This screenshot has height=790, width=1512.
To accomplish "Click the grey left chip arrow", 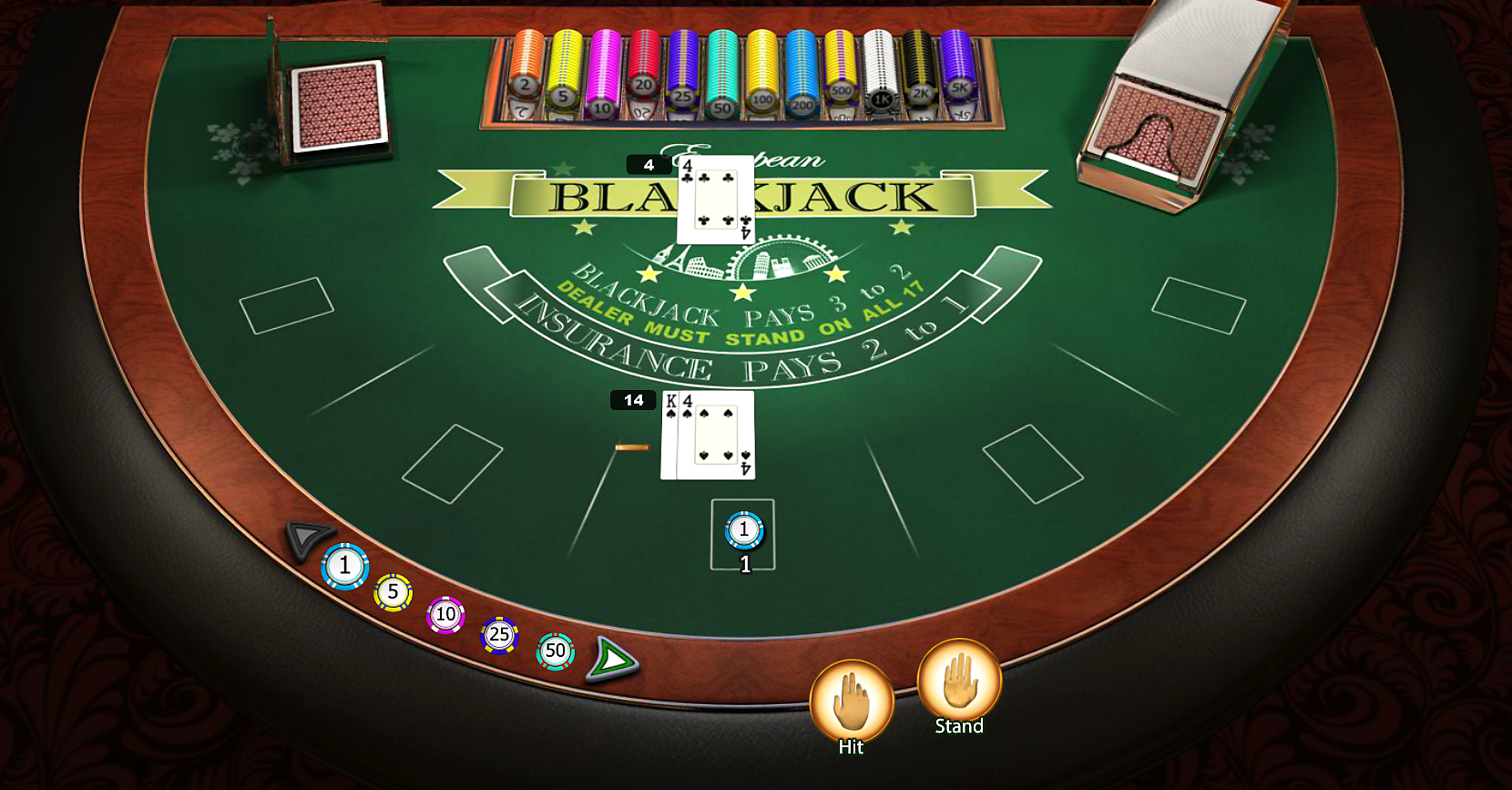I will click(x=308, y=536).
